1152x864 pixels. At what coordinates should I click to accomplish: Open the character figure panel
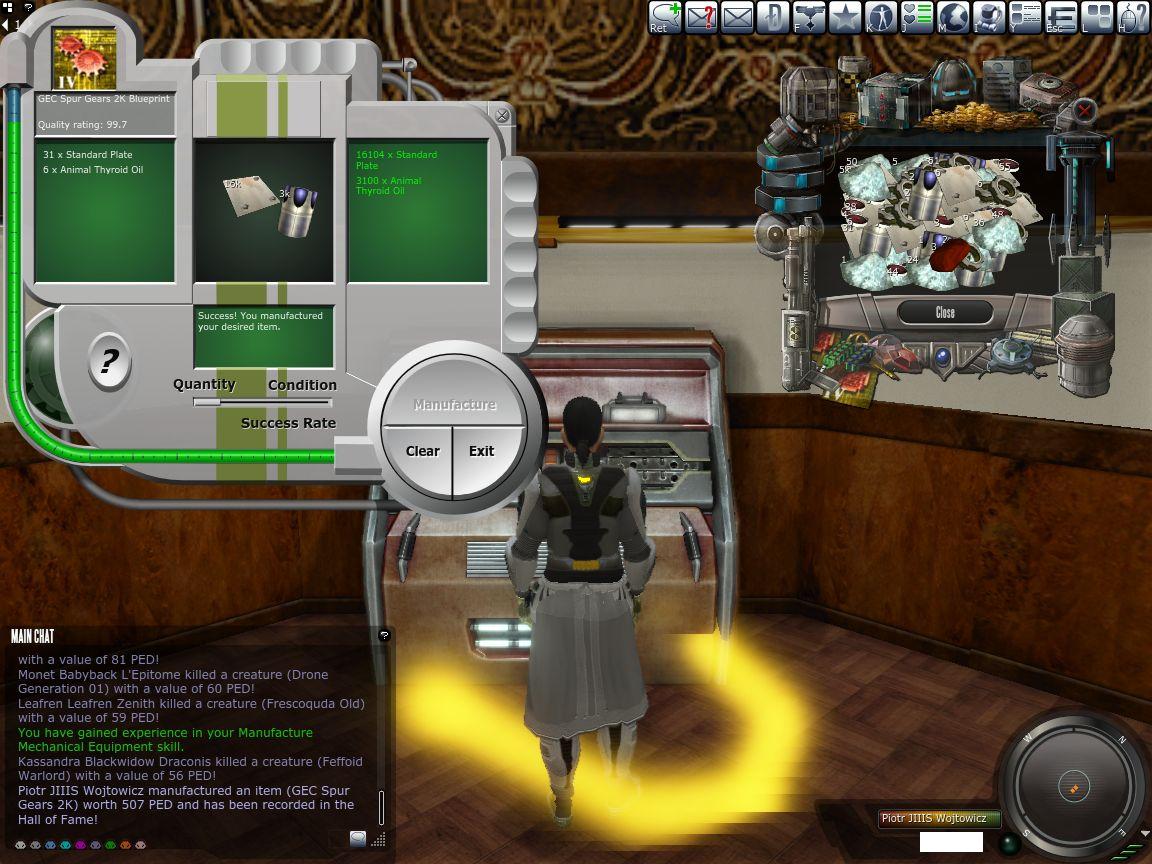coord(881,17)
